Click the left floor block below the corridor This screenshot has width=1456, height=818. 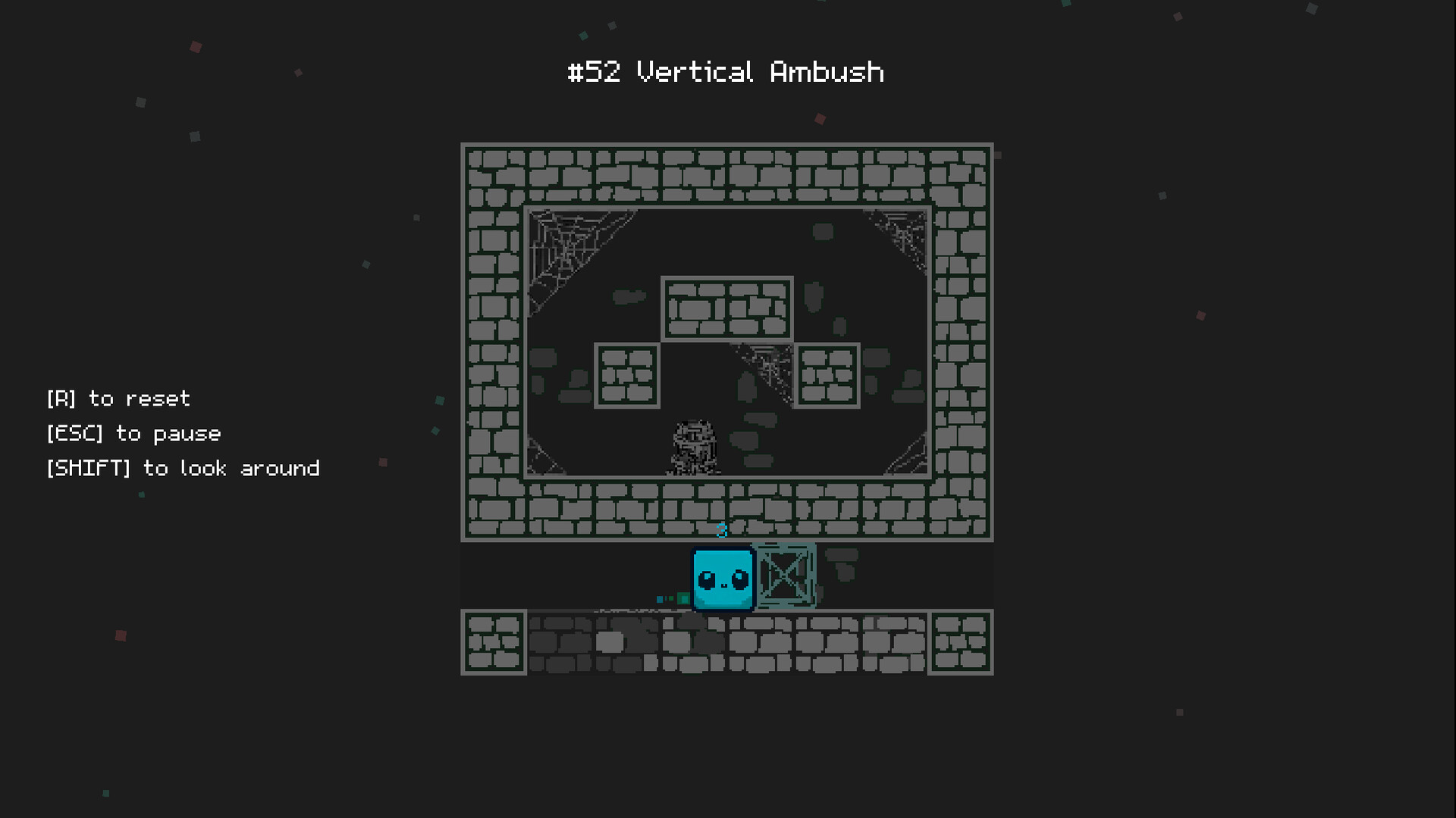point(495,643)
